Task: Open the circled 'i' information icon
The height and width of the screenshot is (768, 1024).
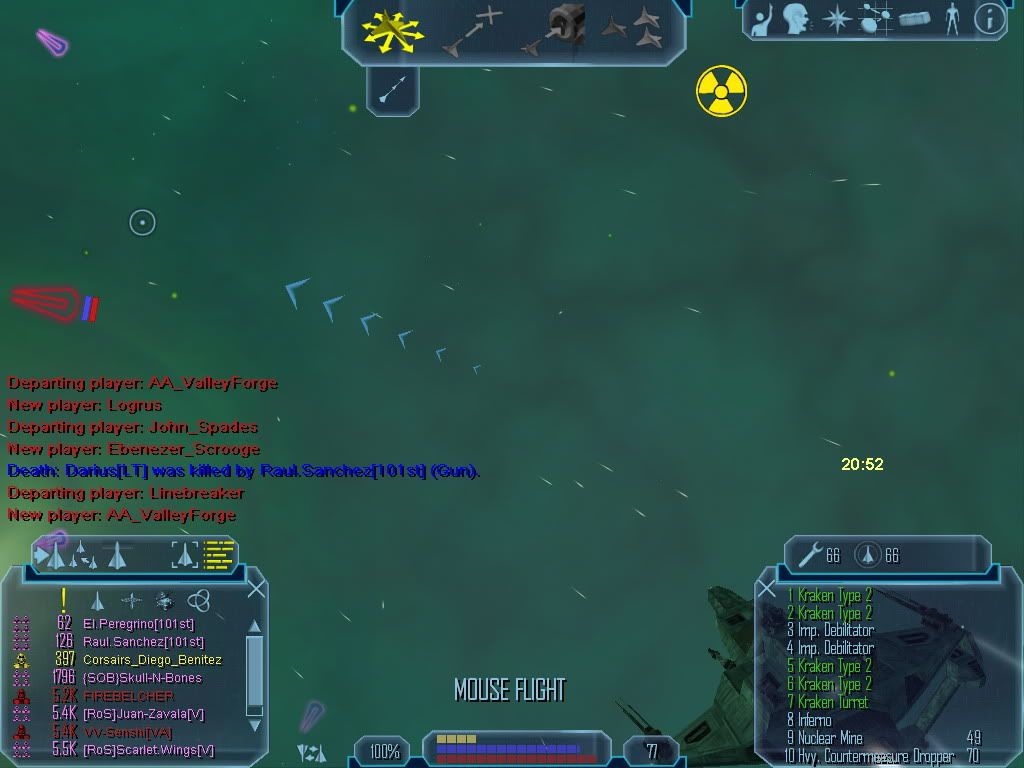Action: tap(989, 18)
